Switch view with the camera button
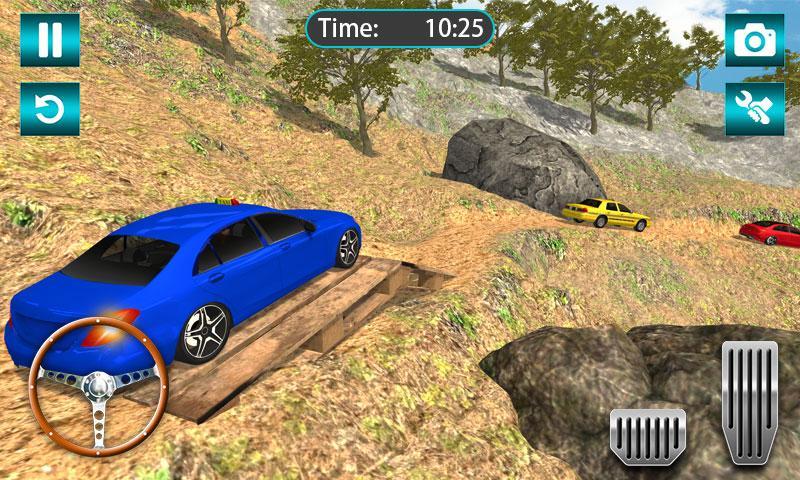This screenshot has height=480, width=800. (754, 40)
